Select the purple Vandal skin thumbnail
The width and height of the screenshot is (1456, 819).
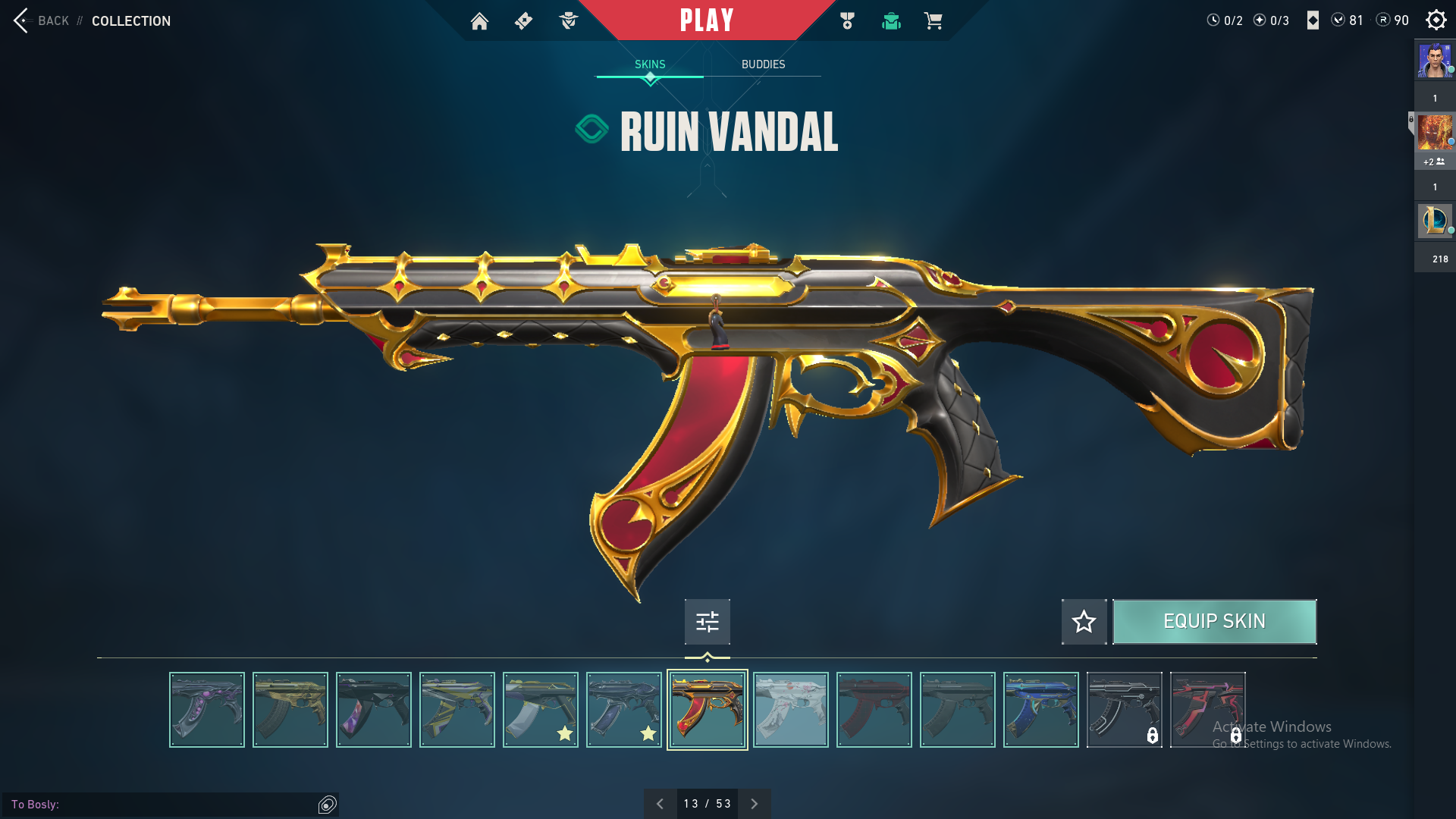pos(207,710)
